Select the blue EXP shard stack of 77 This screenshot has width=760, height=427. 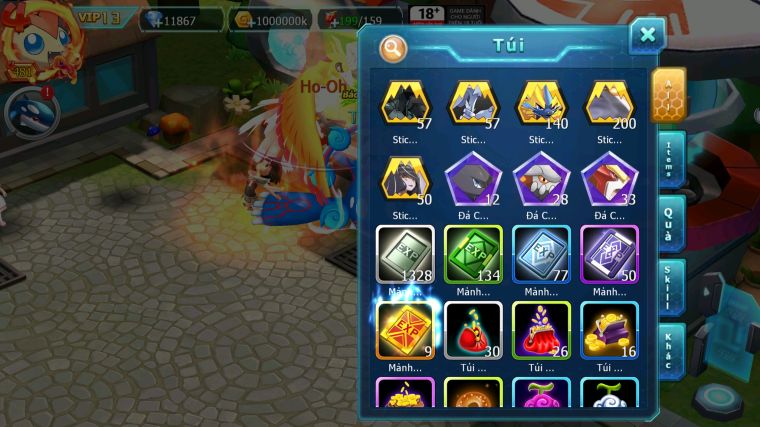pyautogui.click(x=541, y=254)
